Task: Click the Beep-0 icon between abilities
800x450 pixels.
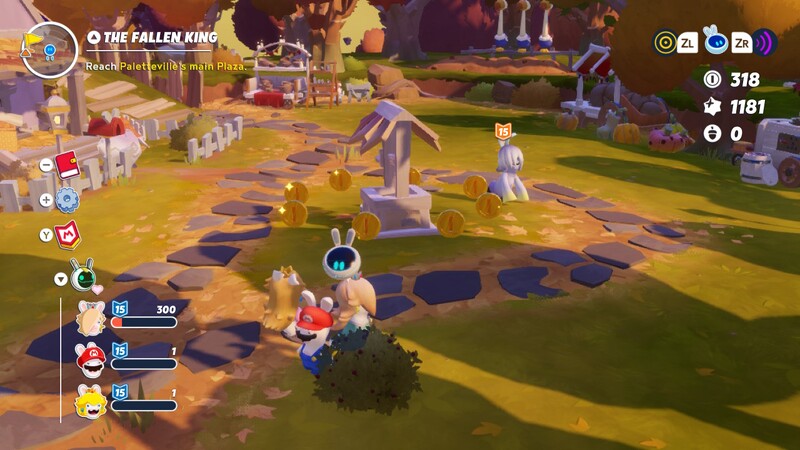Action: click(x=714, y=40)
